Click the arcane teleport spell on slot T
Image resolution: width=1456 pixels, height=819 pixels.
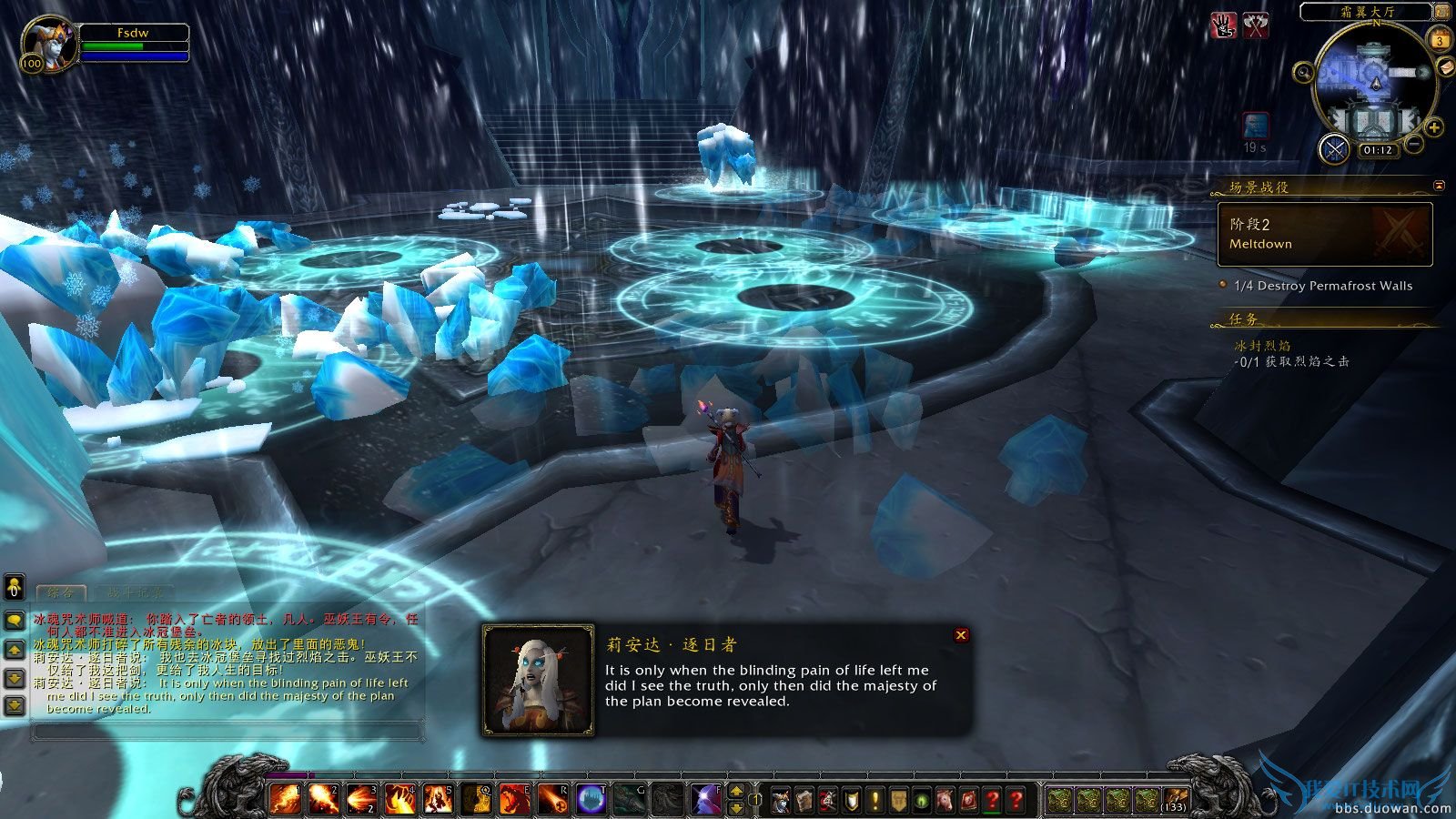[592, 800]
